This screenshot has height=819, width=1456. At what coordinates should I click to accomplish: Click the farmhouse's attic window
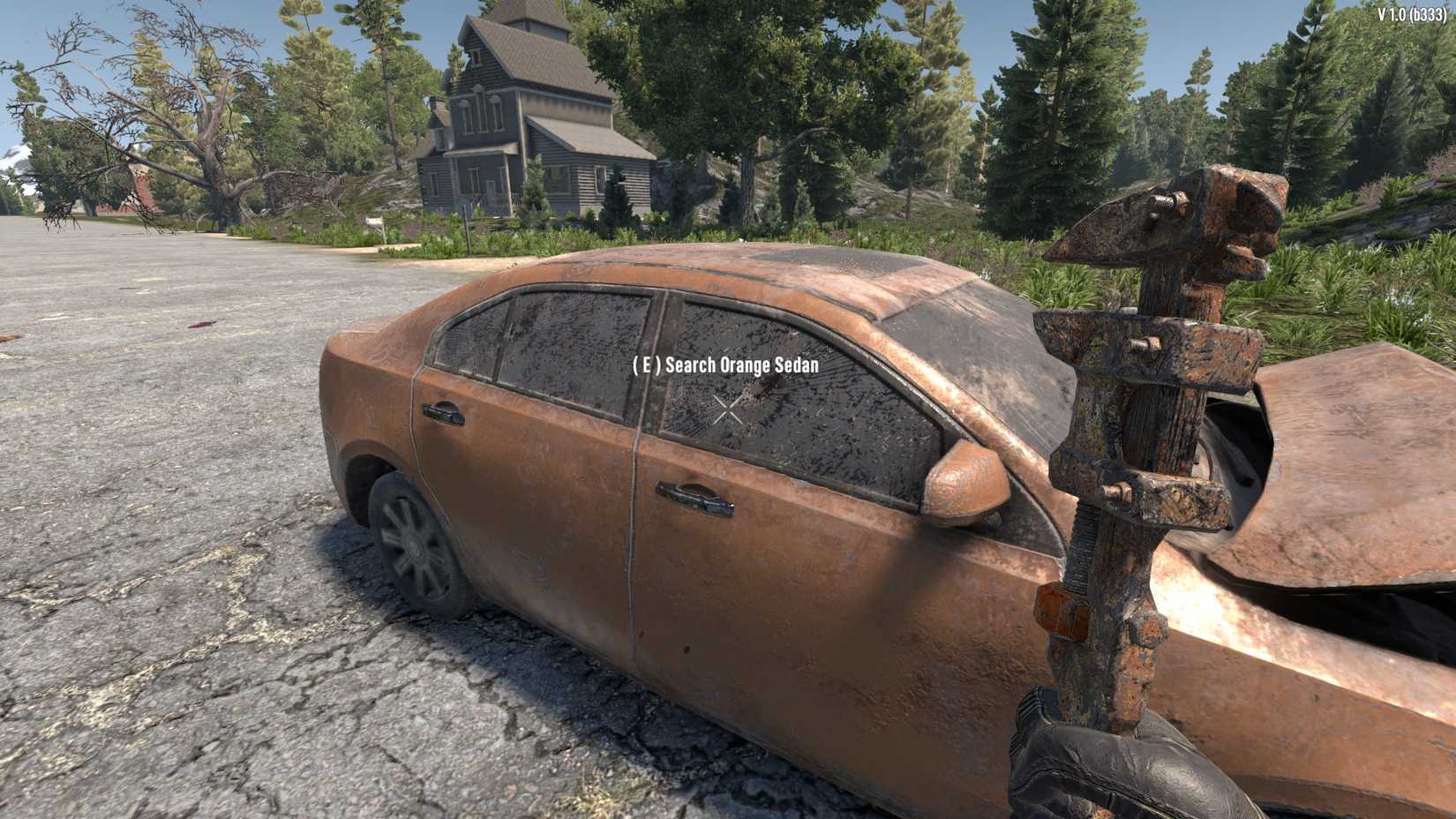477,57
